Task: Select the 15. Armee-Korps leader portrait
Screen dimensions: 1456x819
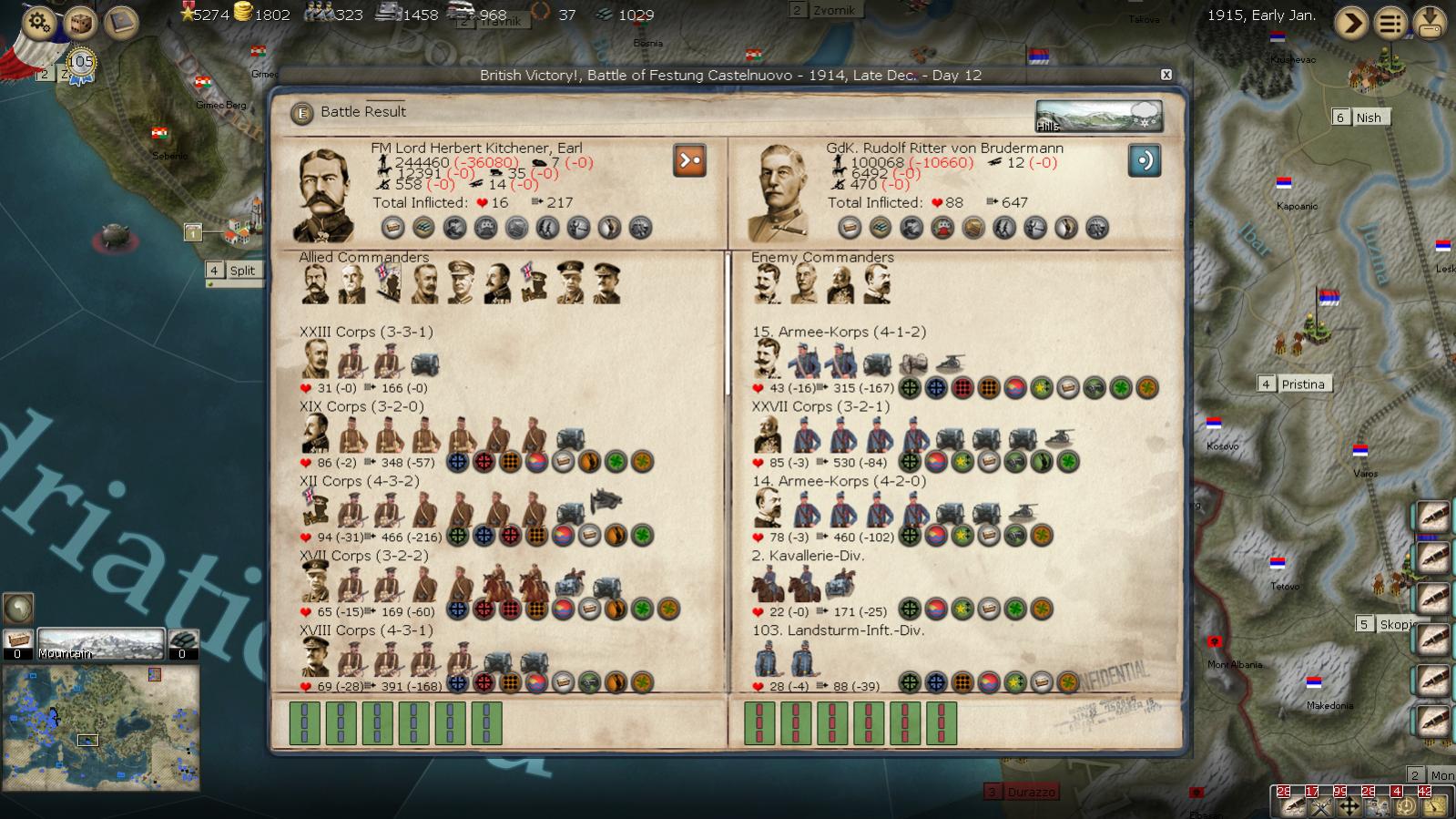Action: click(x=768, y=359)
